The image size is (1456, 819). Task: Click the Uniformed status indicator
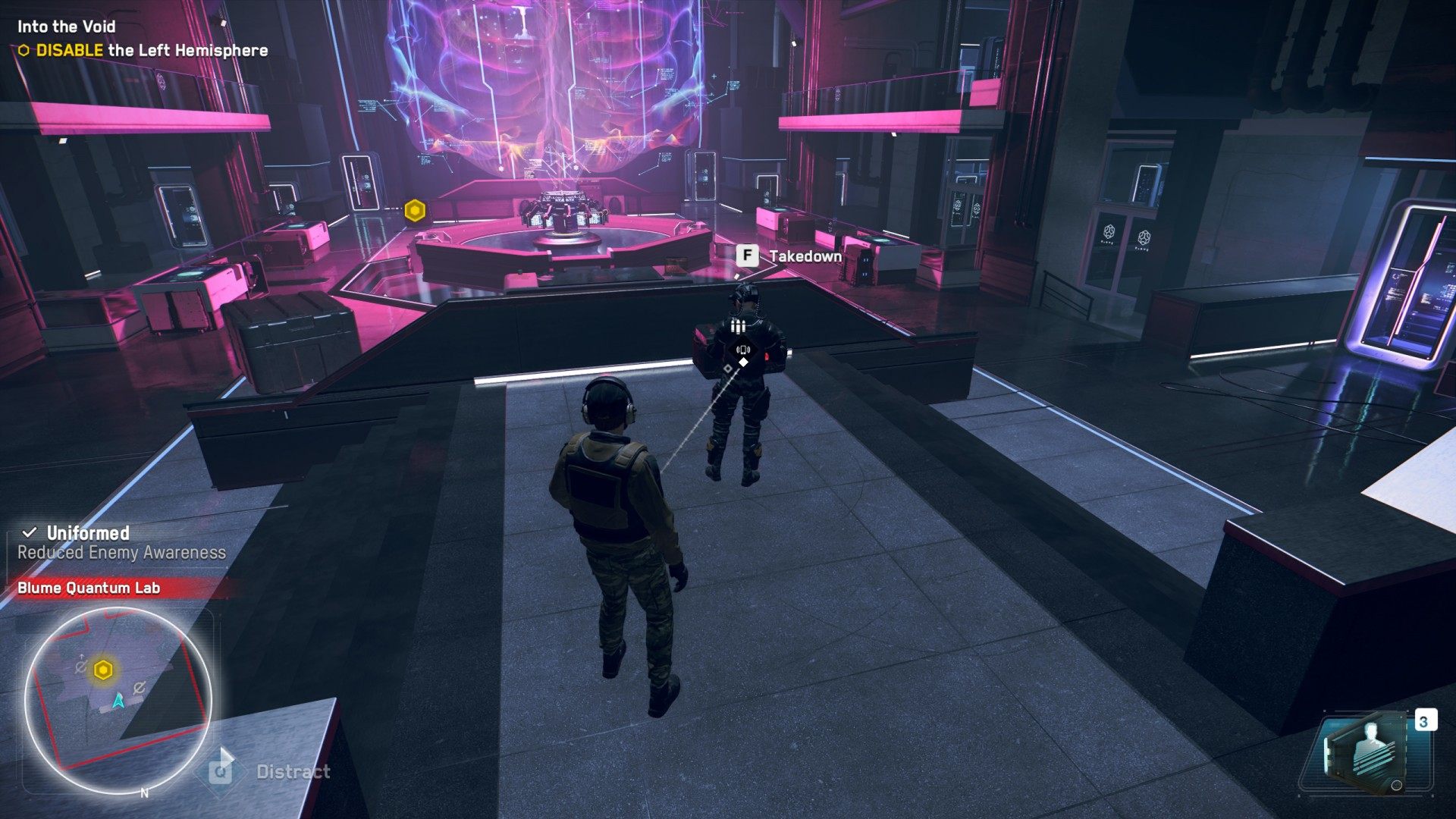87,533
